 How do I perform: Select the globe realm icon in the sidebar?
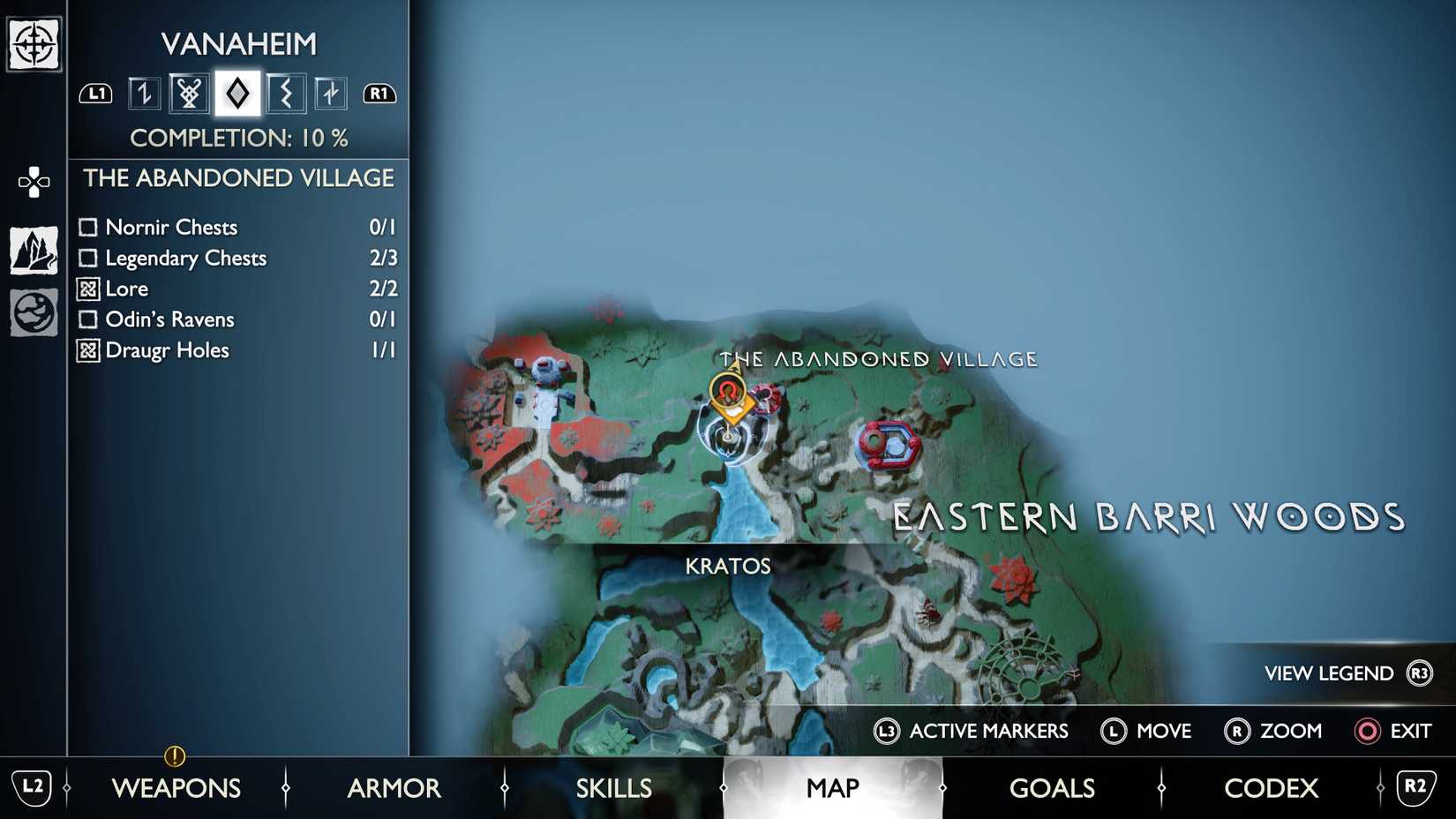click(x=33, y=311)
